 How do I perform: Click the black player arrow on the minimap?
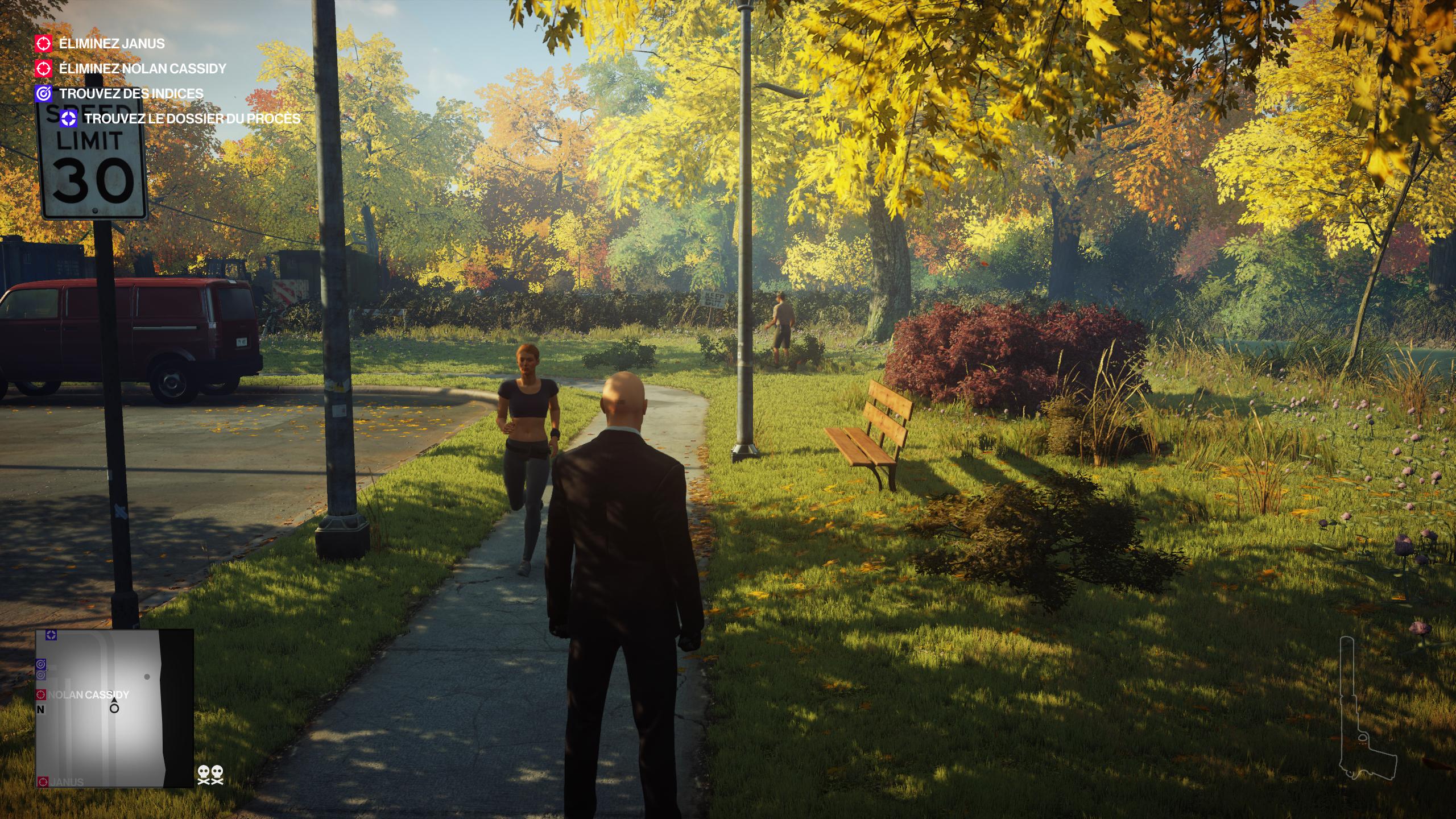[114, 700]
